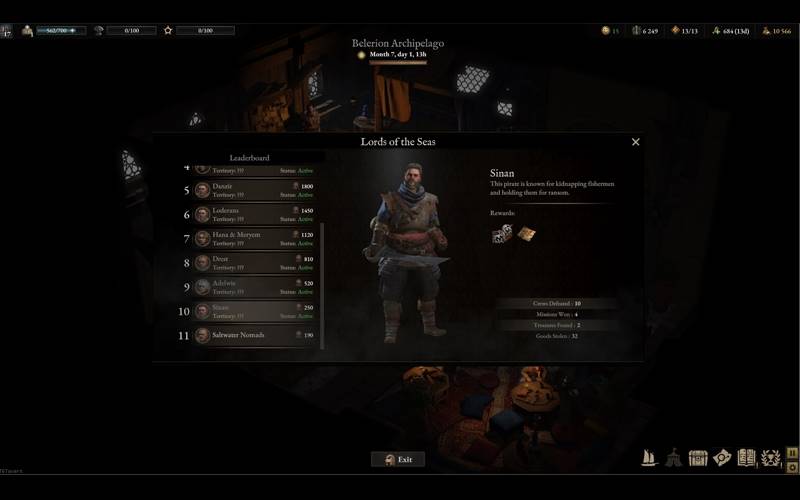The image size is (800, 500).
Task: Open the treasure chest inventory icon
Action: [698, 458]
